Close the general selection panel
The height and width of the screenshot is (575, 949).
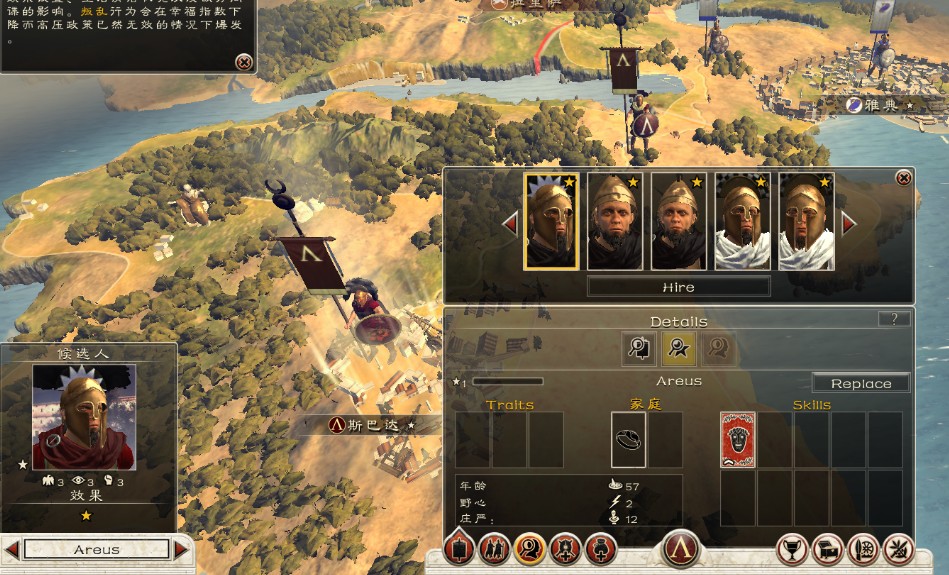903,178
